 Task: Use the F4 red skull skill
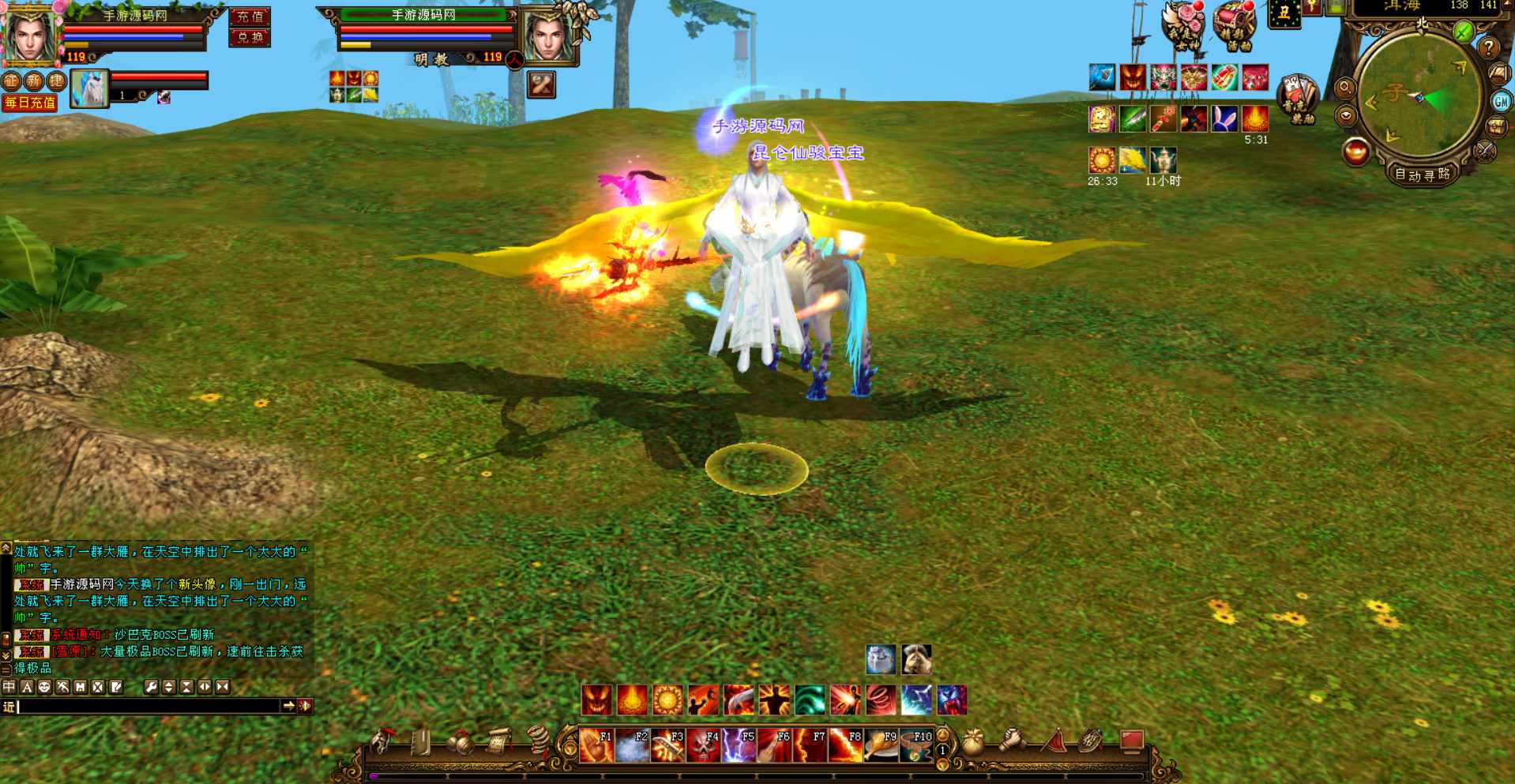coord(702,745)
